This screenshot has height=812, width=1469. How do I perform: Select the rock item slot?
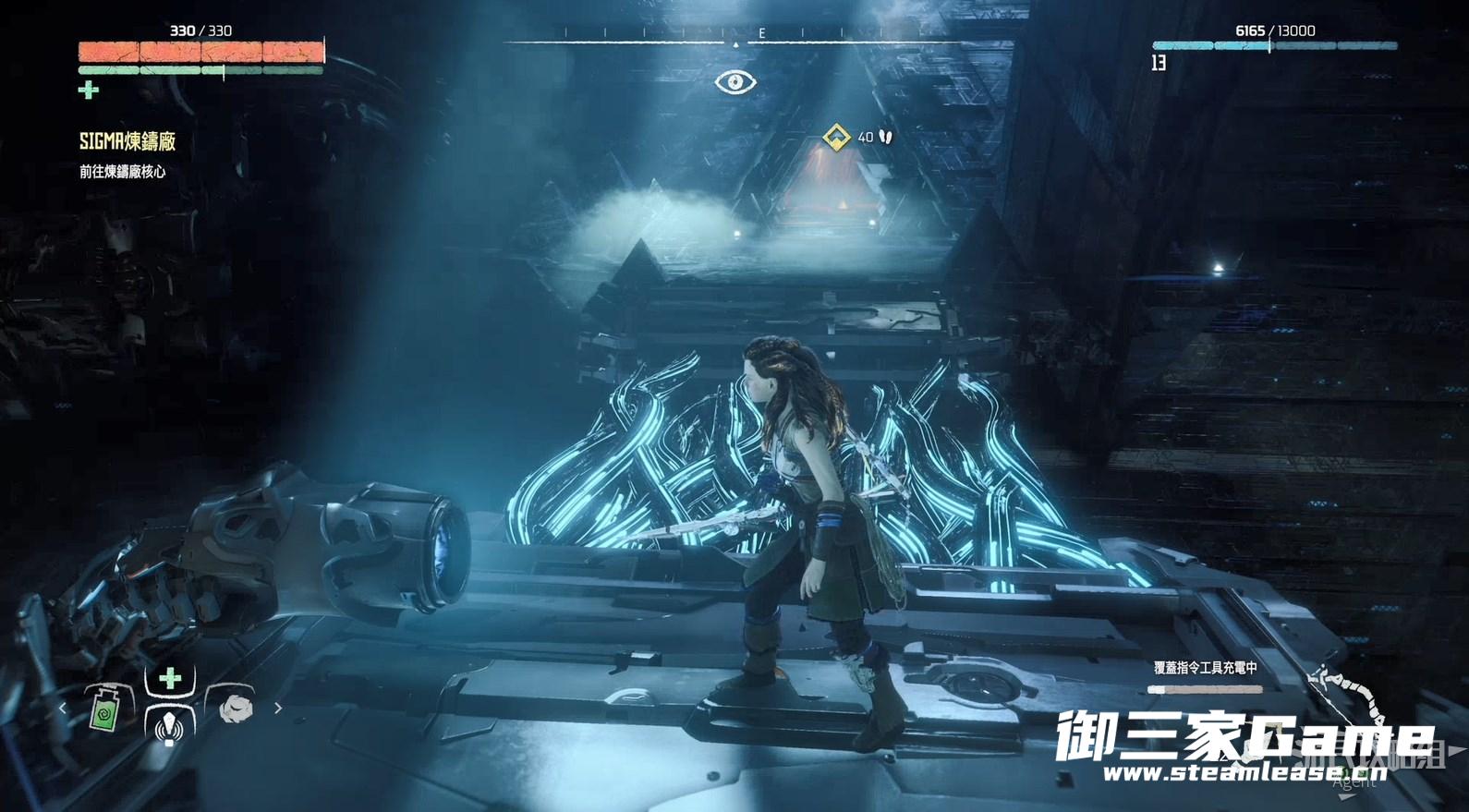(x=236, y=708)
